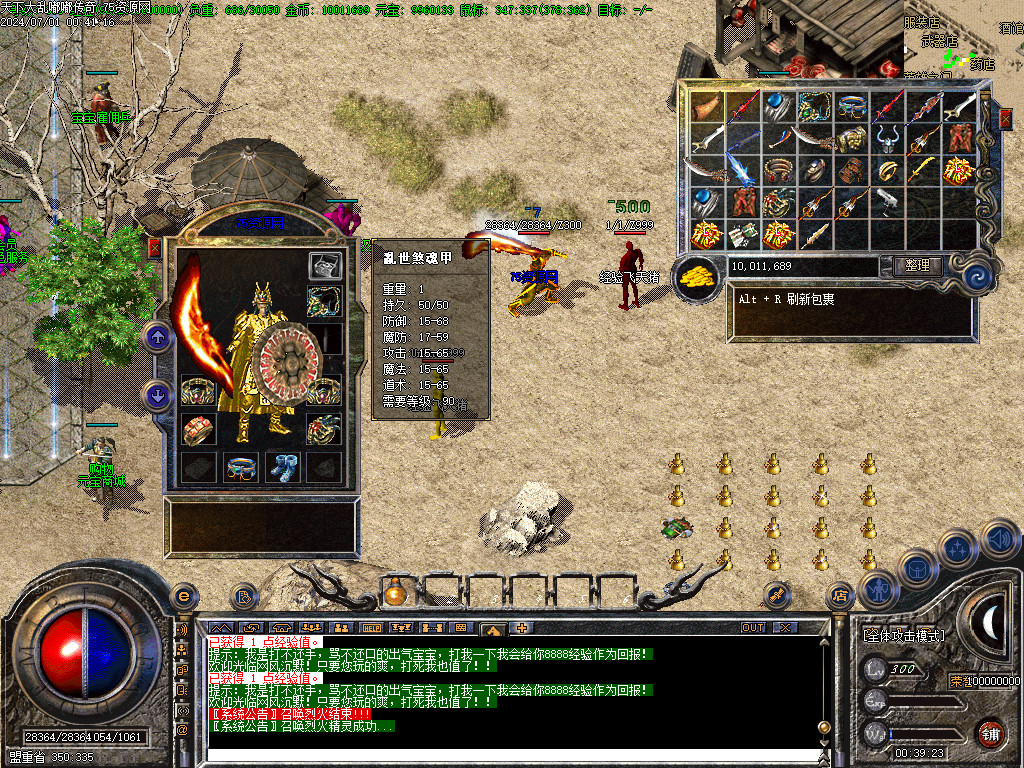
Task: Click the gold coins pile icon
Action: click(697, 280)
